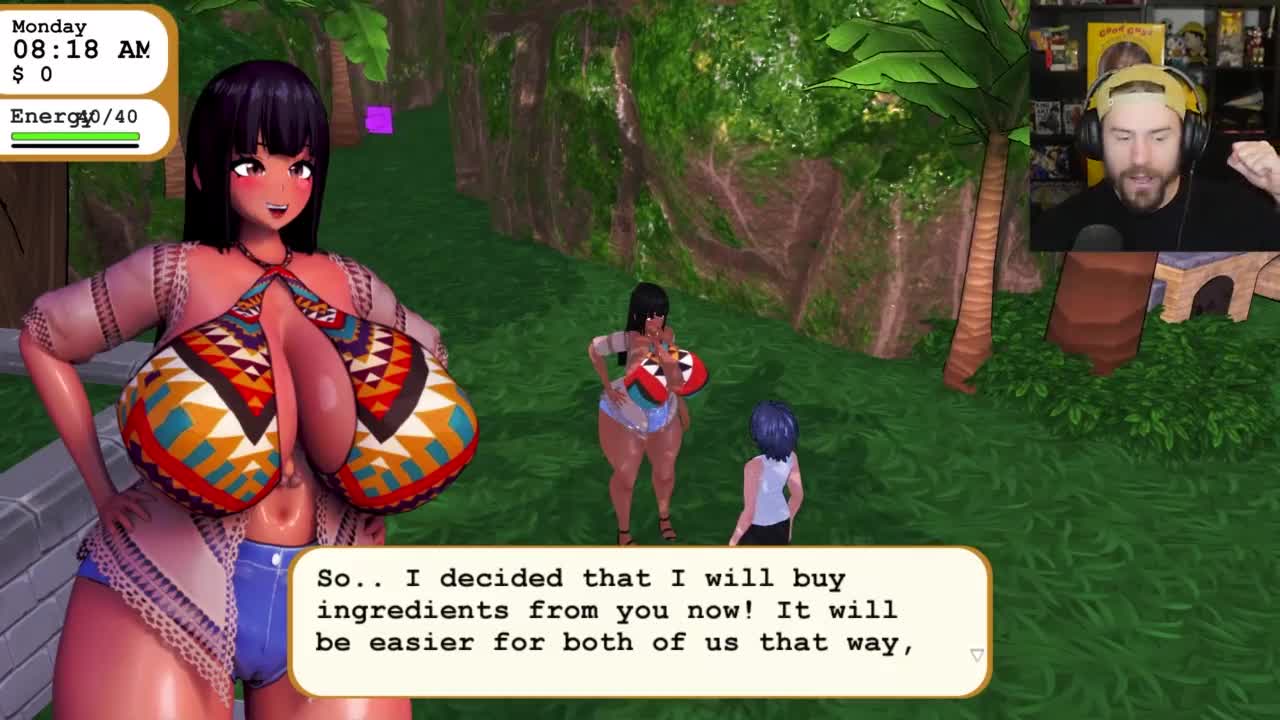Advance dialogue with the small arrow indicator
Viewport: 1280px width, 720px height.
click(977, 655)
